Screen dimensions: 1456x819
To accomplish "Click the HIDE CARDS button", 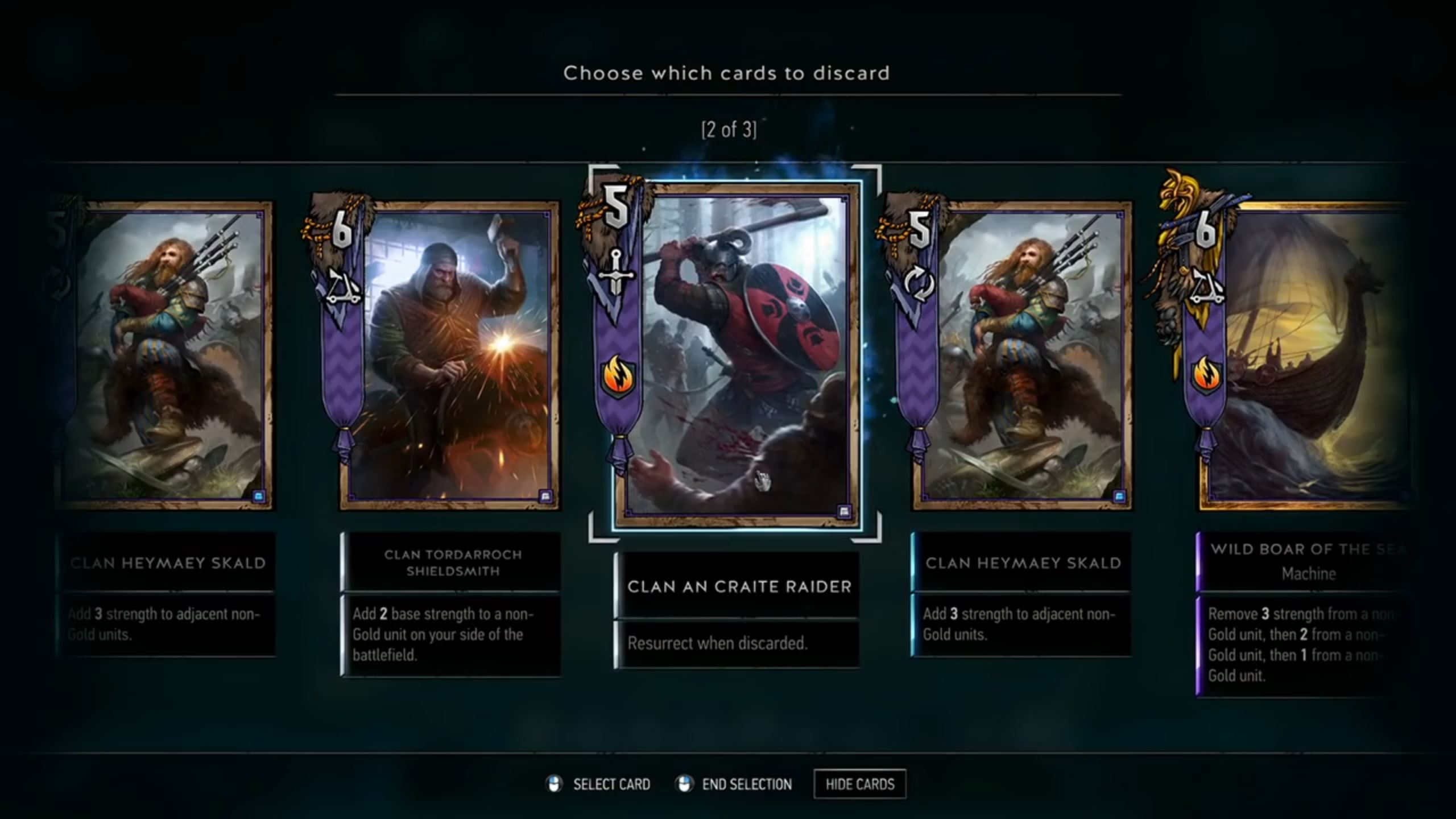I will coord(860,784).
